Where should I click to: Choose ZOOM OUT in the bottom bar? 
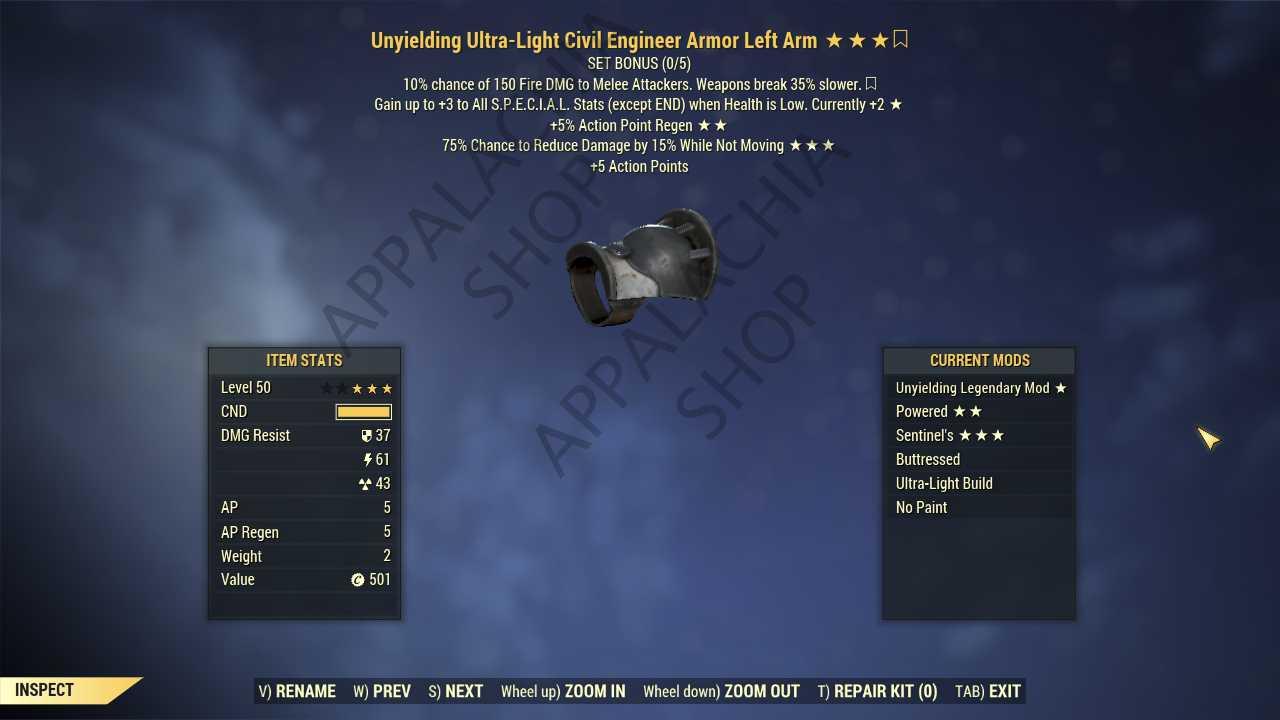721,691
